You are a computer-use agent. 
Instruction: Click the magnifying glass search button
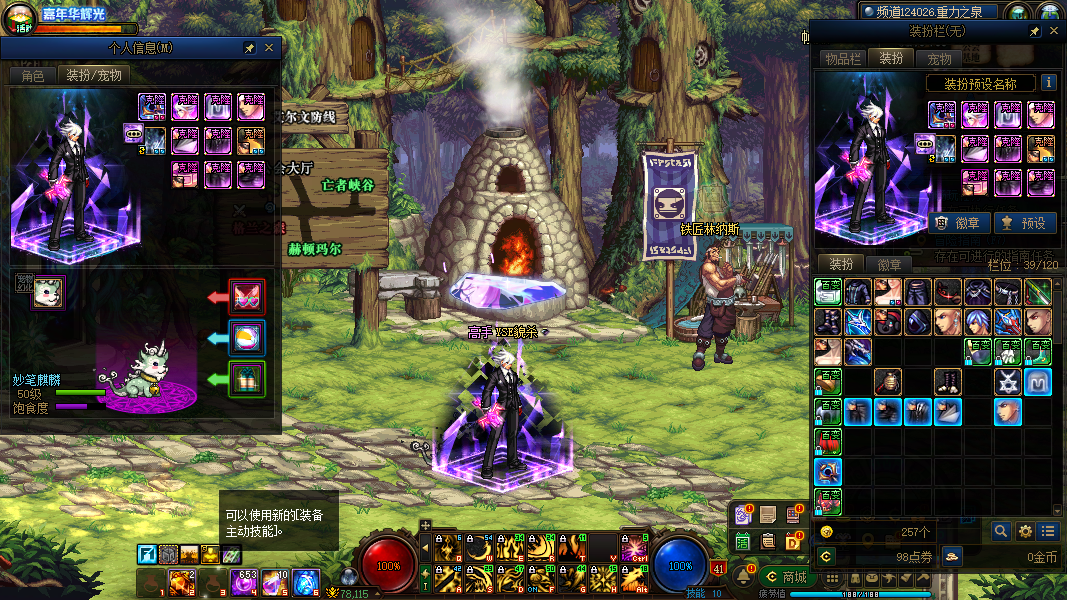(1000, 532)
